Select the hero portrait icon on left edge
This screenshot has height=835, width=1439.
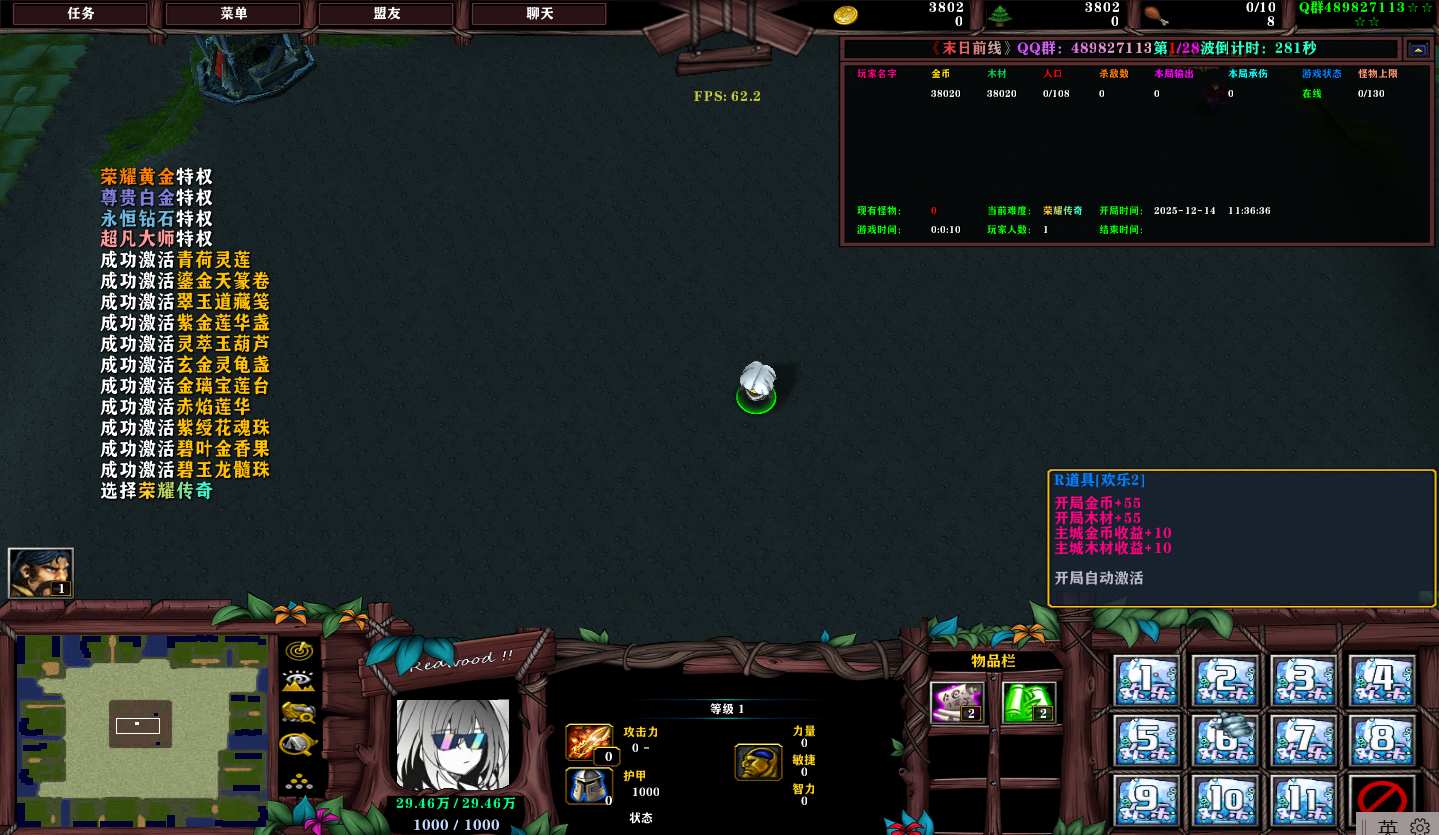[41, 573]
